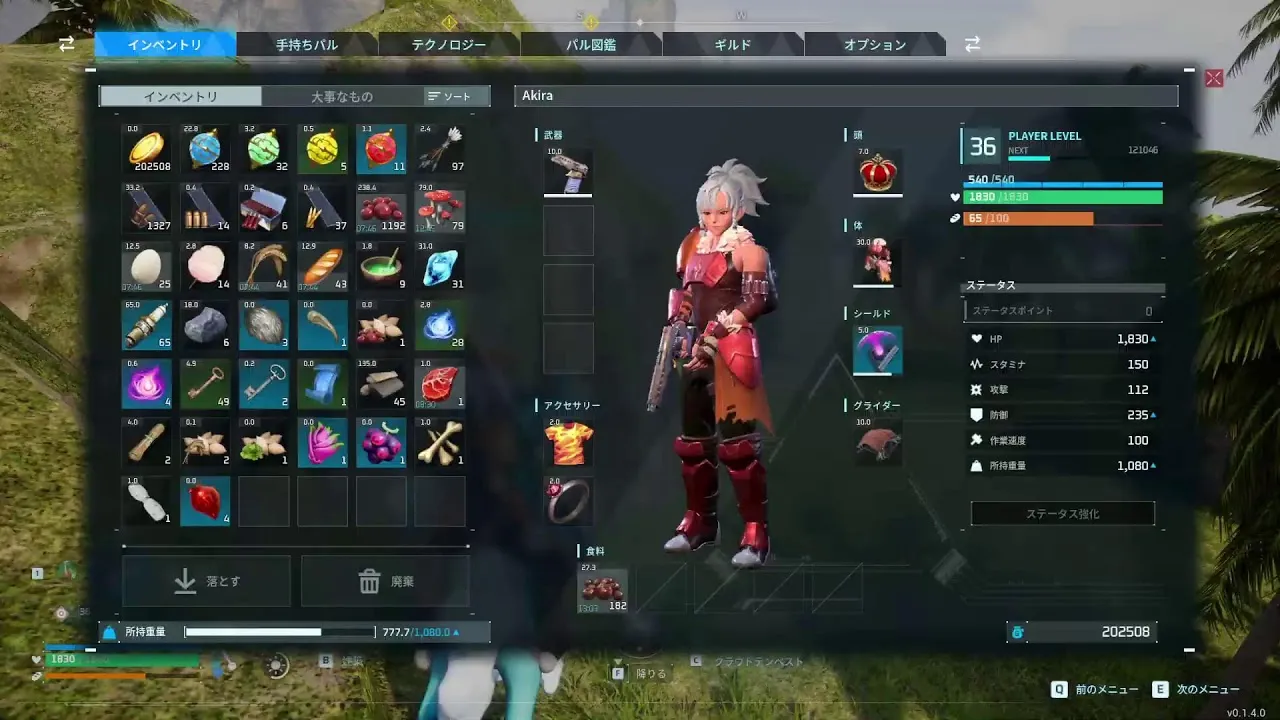The height and width of the screenshot is (720, 1280).
Task: Show the パル図鑑 tab
Action: click(x=591, y=45)
